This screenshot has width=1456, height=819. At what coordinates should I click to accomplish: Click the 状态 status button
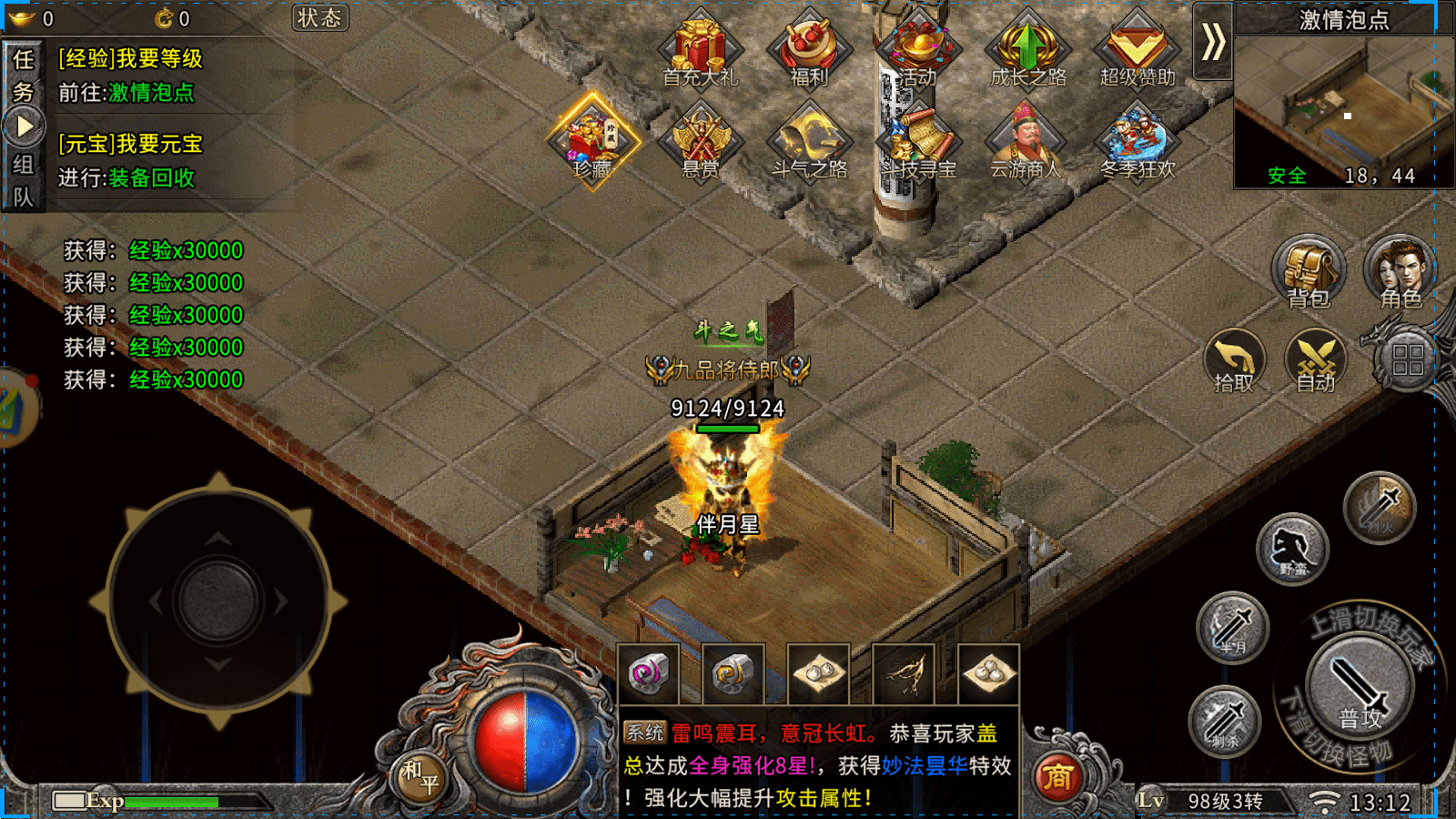pyautogui.click(x=320, y=18)
